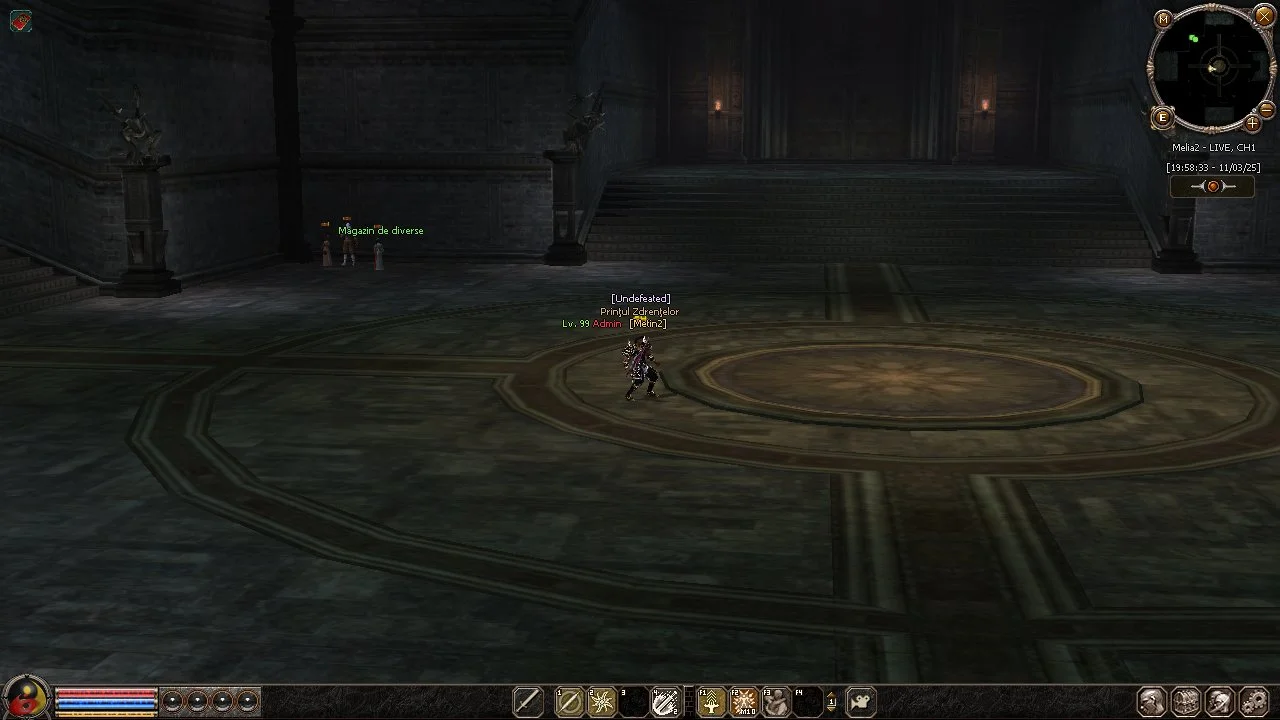The image size is (1280, 720).
Task: Click the orange knob control under the clock
Action: pyautogui.click(x=1213, y=186)
